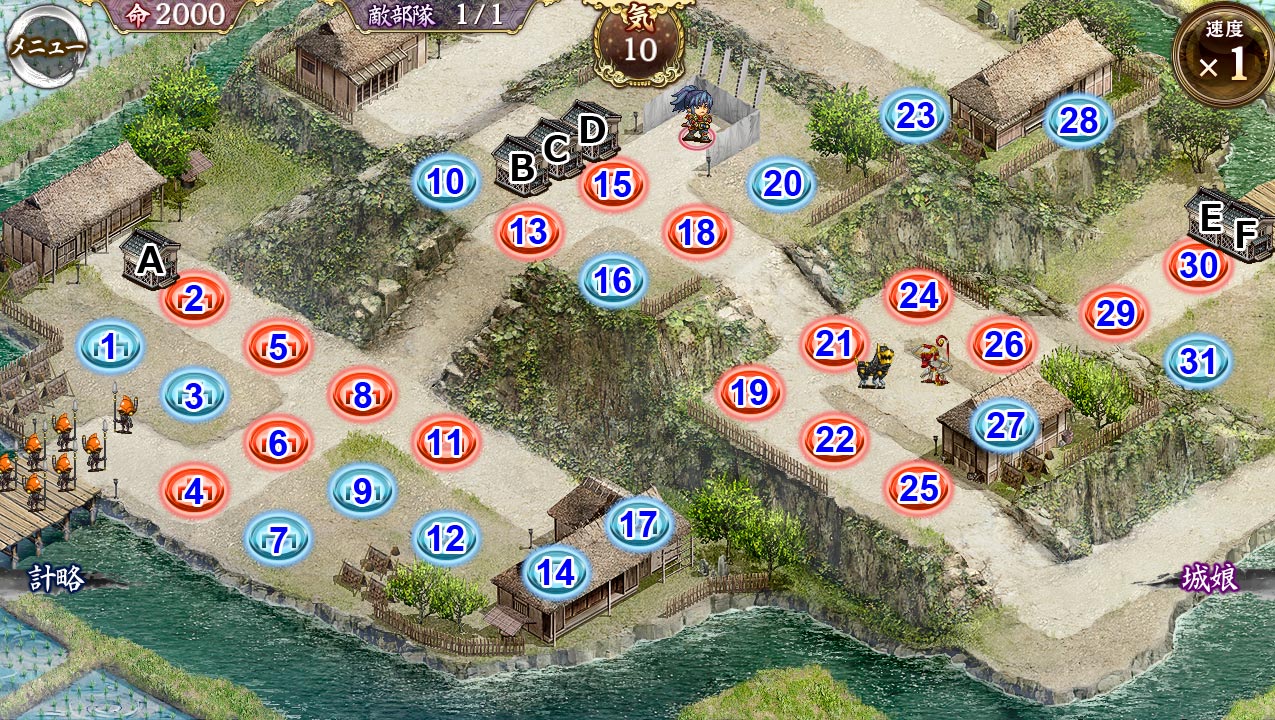Screen dimensions: 1275x720
Task: Pick blue deployment tile 27
Action: point(1005,426)
